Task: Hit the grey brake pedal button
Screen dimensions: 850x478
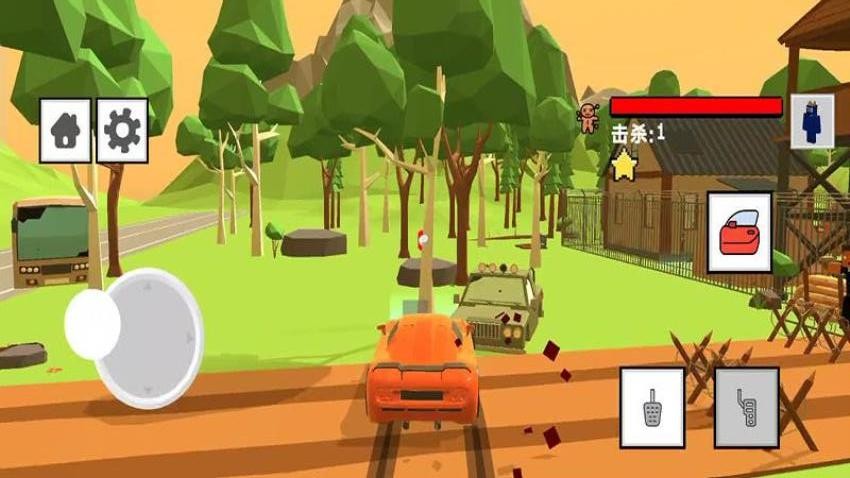Action: coord(746,406)
